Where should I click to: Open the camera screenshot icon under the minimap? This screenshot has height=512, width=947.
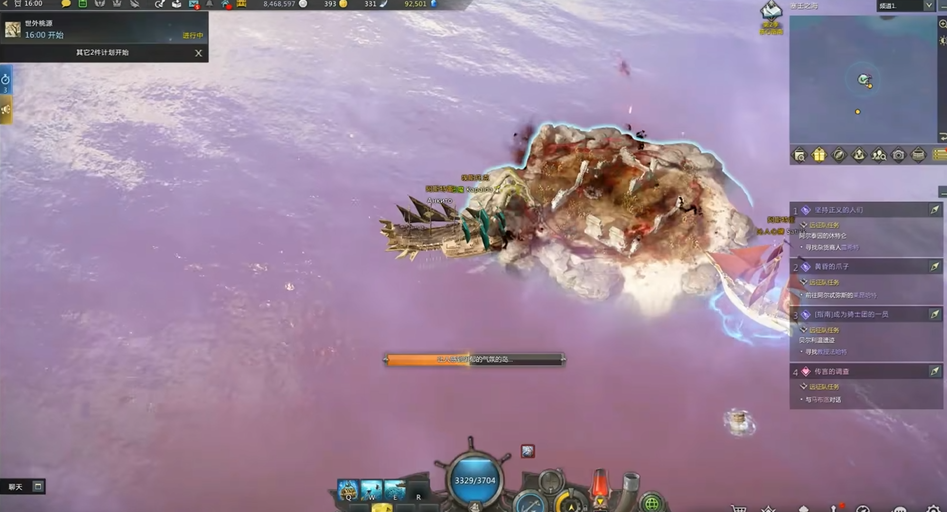899,155
